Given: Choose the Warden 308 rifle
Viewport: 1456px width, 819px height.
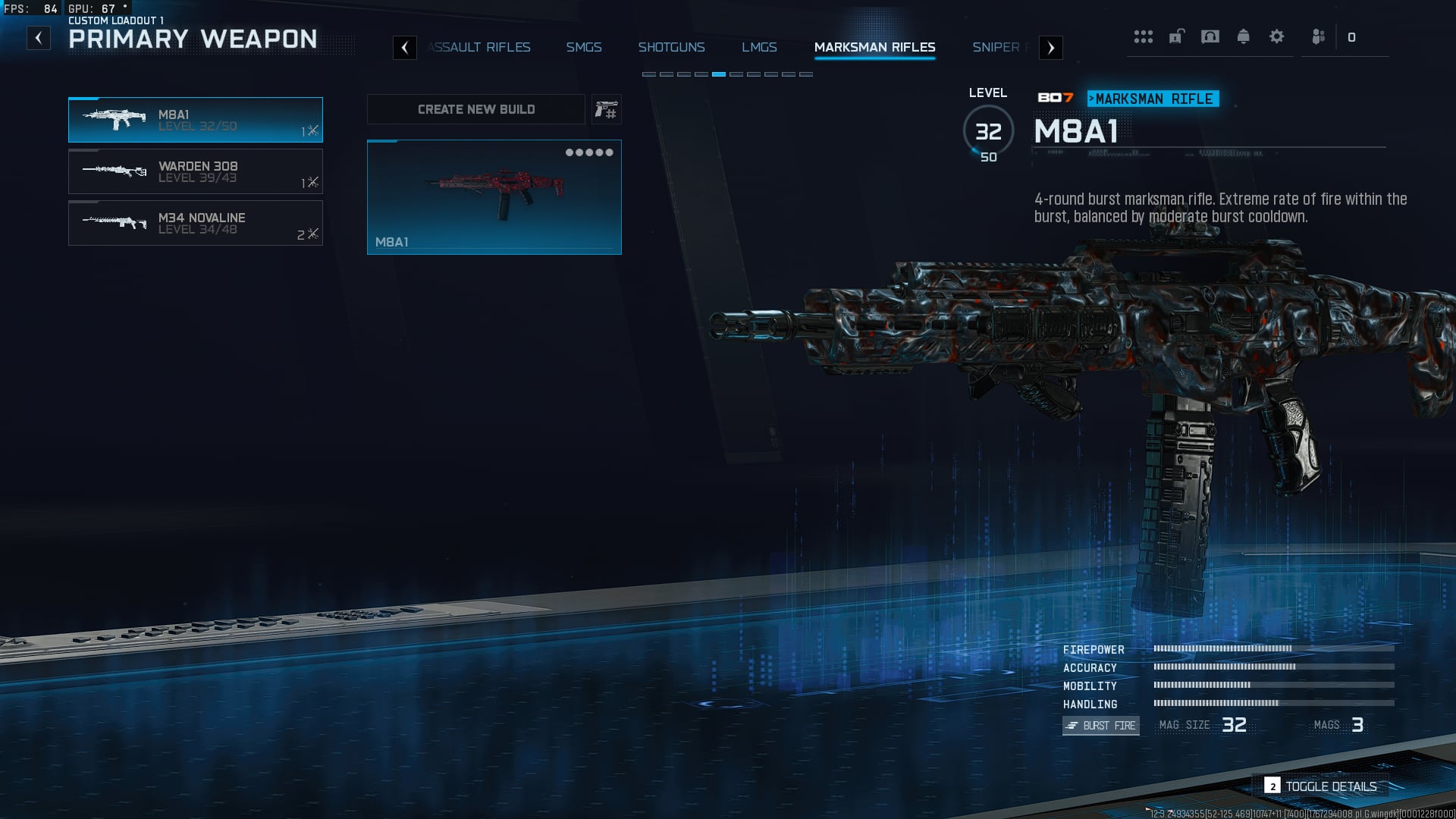Looking at the screenshot, I should click(x=196, y=171).
